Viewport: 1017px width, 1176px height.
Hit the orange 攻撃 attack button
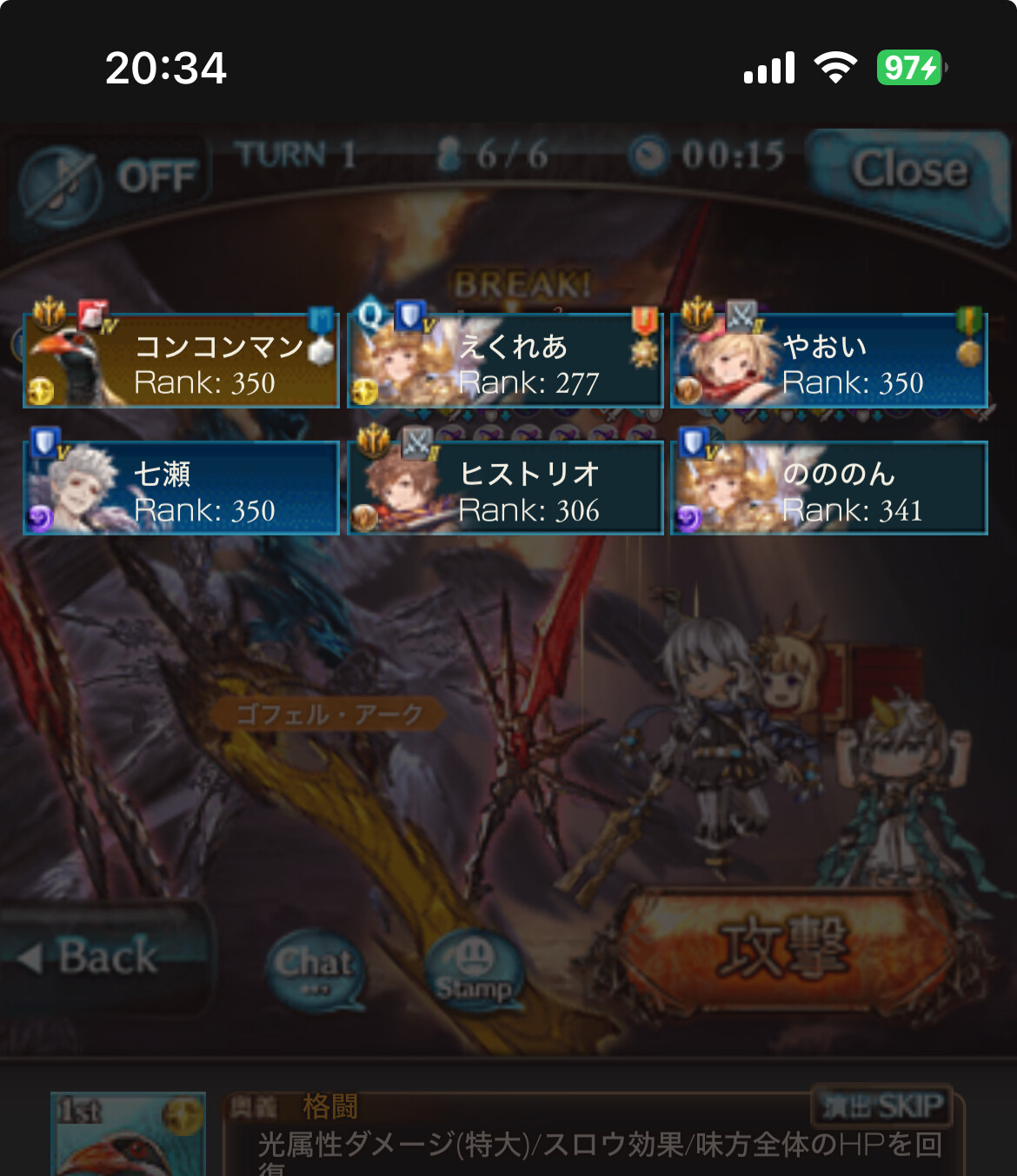pos(782,947)
